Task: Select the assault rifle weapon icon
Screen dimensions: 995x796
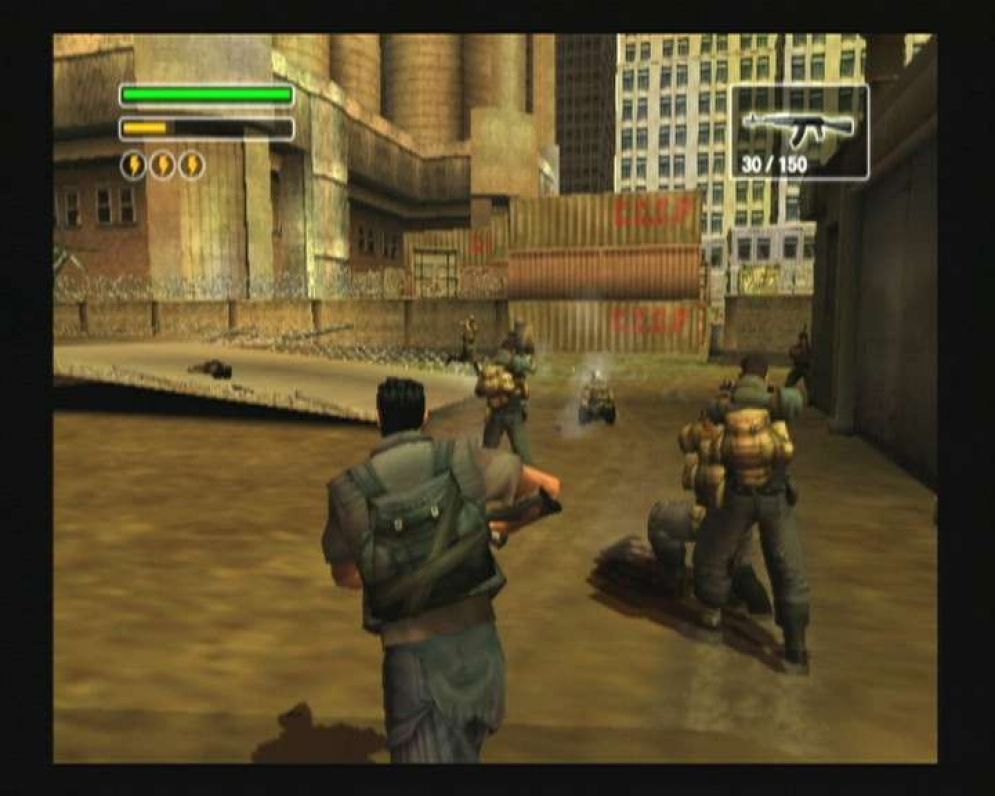Action: pyautogui.click(x=798, y=126)
